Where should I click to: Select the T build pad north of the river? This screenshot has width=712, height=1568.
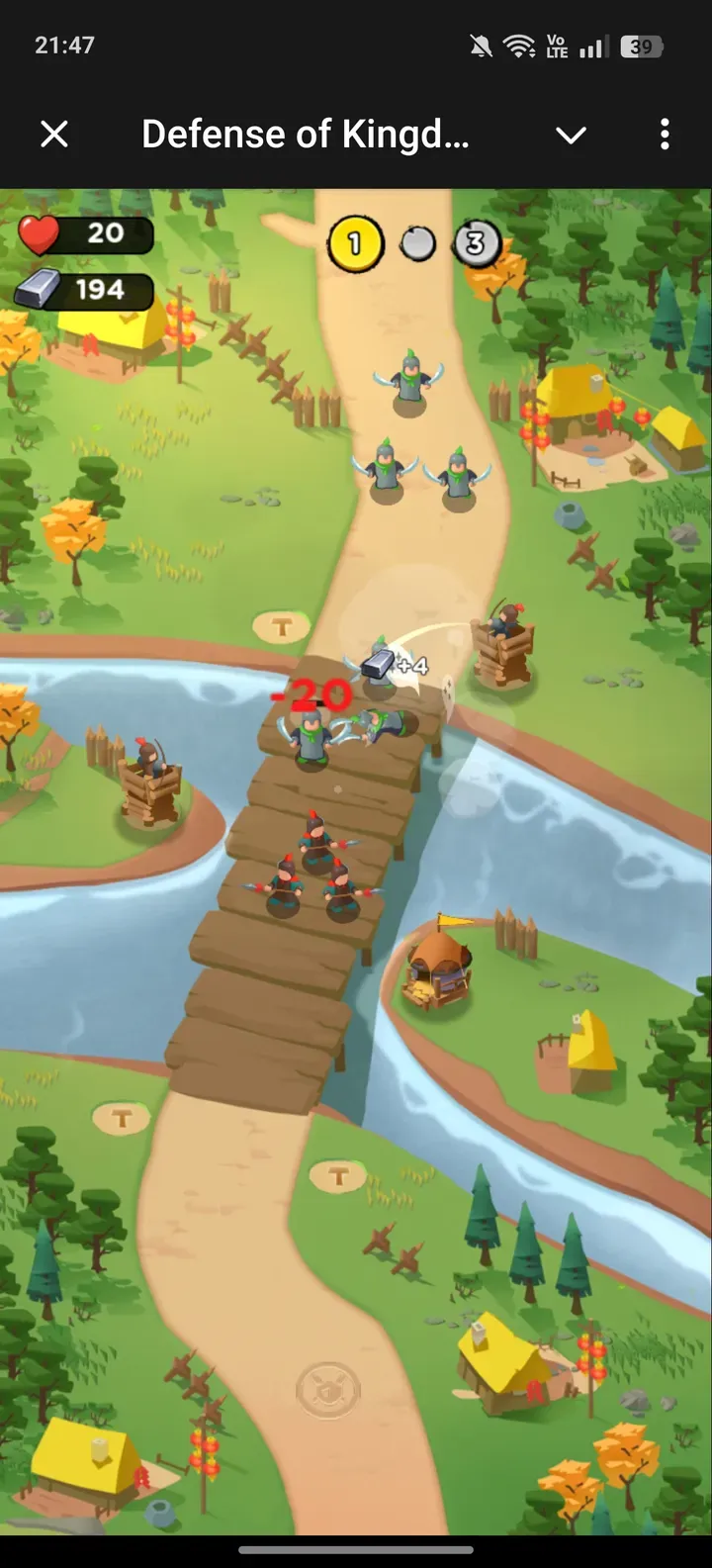[x=282, y=626]
